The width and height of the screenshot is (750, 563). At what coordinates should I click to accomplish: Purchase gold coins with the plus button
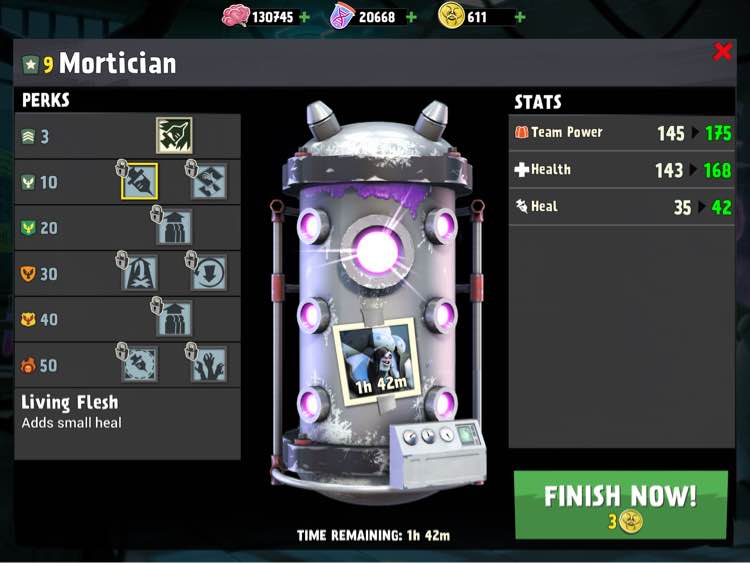click(520, 17)
